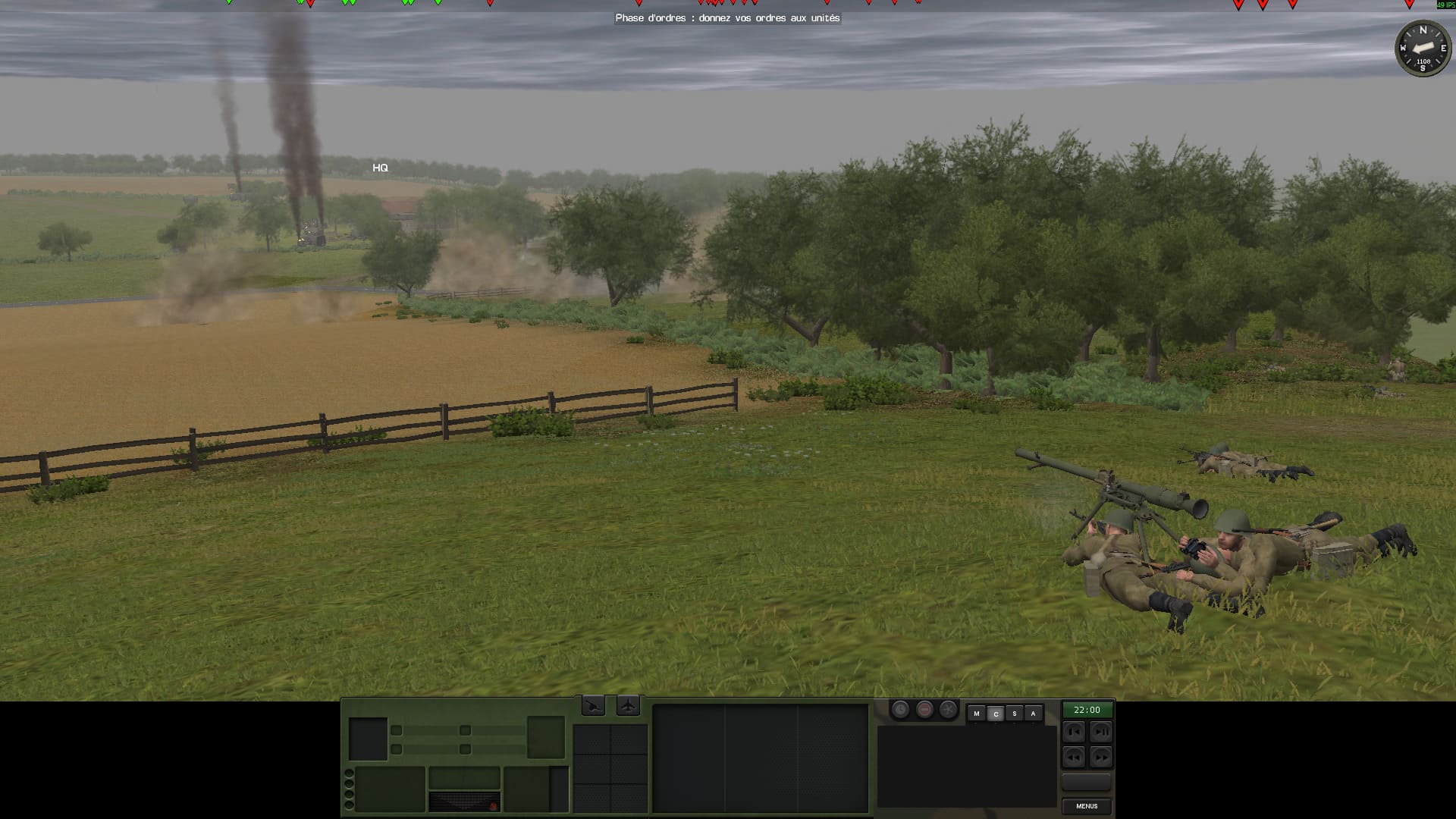This screenshot has width=1456, height=819.
Task: Click the artillery support button
Action: pyautogui.click(x=593, y=706)
